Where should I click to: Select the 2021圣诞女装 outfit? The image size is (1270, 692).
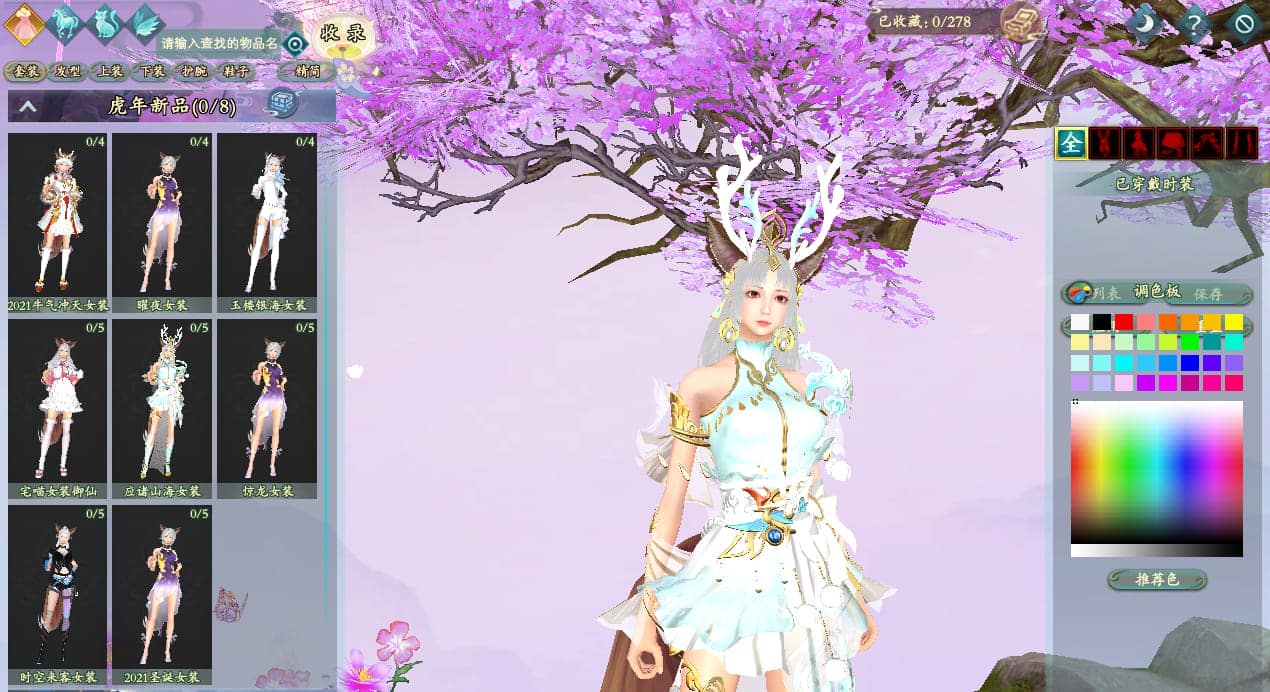coord(162,586)
